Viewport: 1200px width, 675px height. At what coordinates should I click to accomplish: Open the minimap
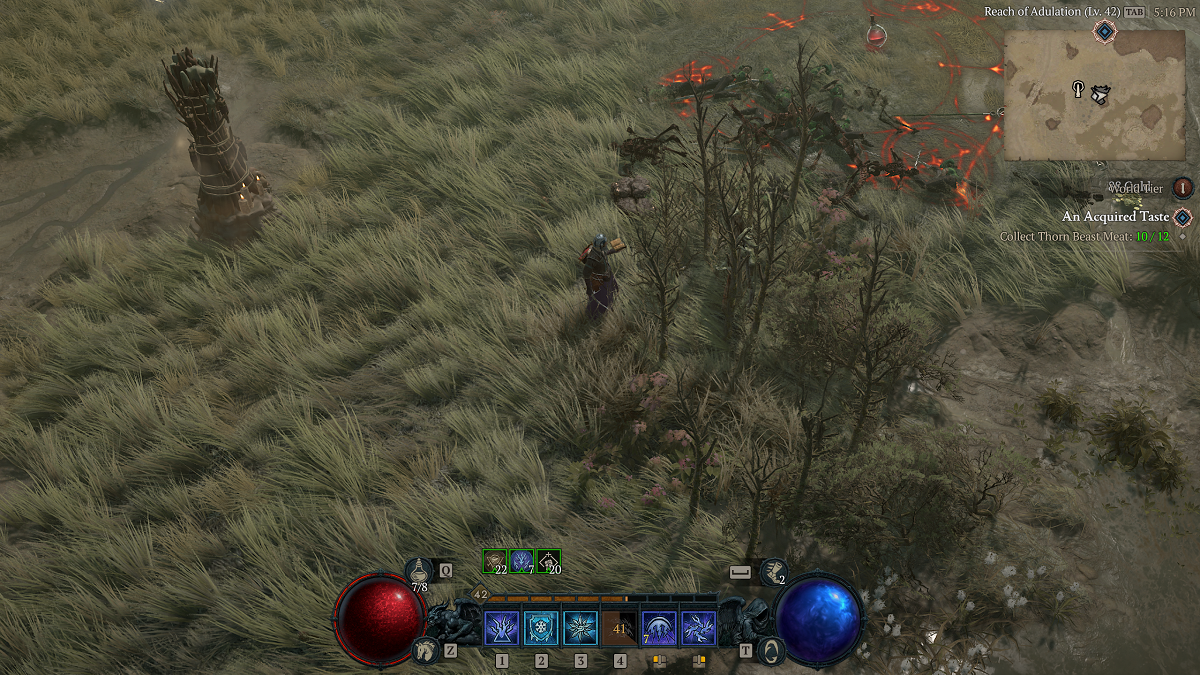pyautogui.click(x=1096, y=94)
